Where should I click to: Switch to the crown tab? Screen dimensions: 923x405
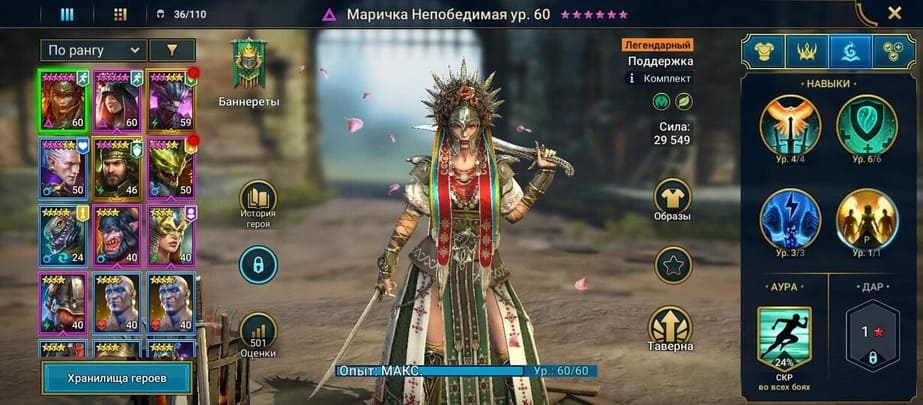(x=806, y=50)
